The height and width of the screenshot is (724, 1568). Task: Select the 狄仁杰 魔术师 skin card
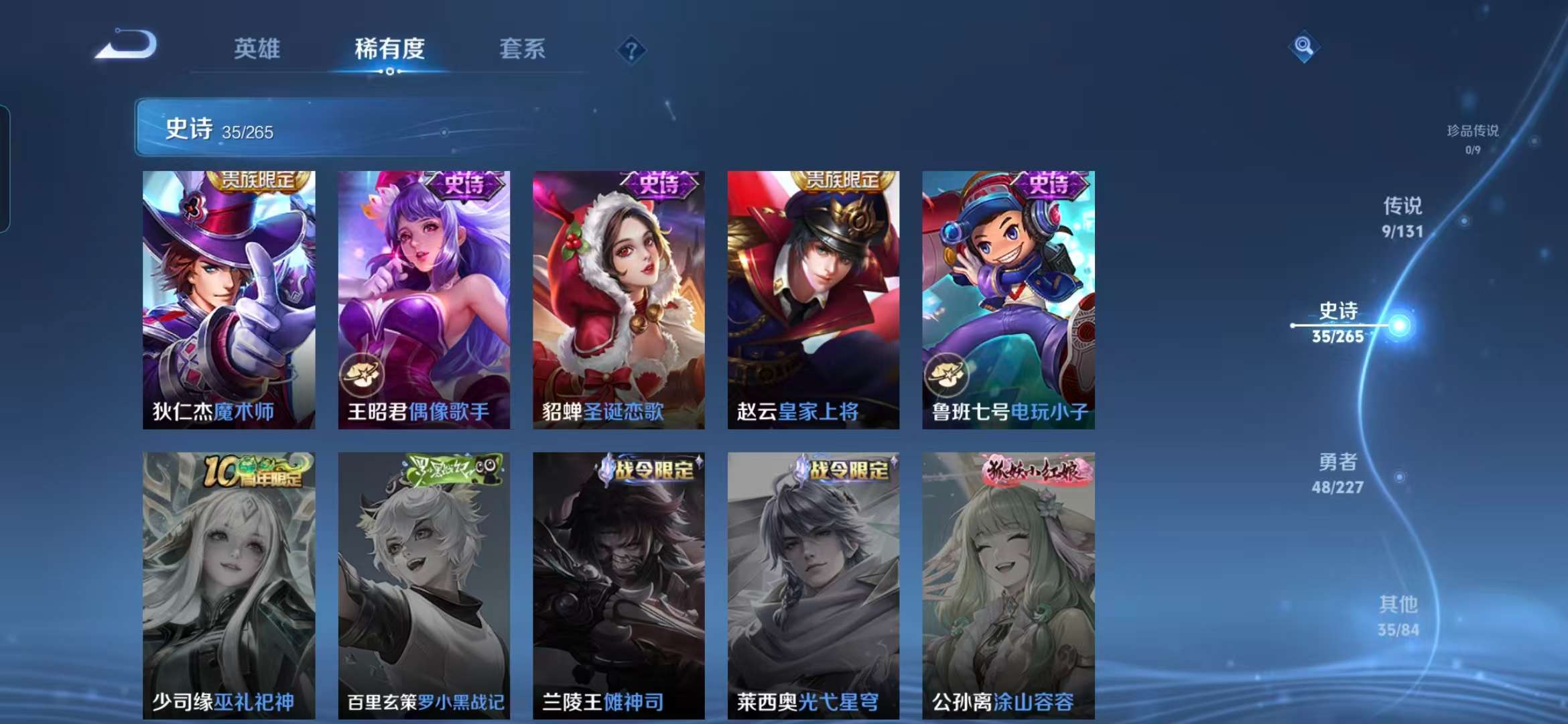point(228,300)
